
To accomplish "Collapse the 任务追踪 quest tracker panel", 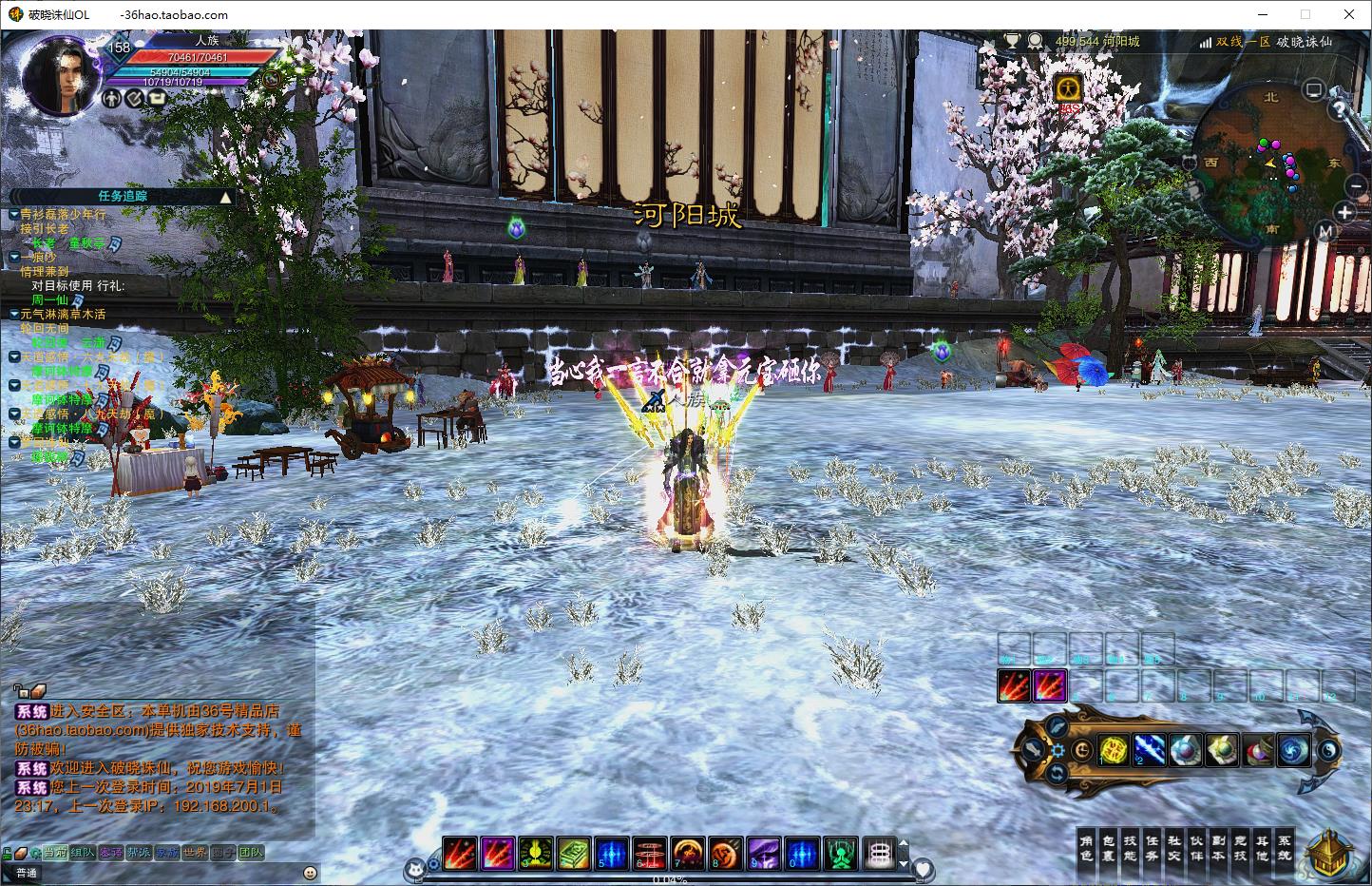I will [225, 197].
